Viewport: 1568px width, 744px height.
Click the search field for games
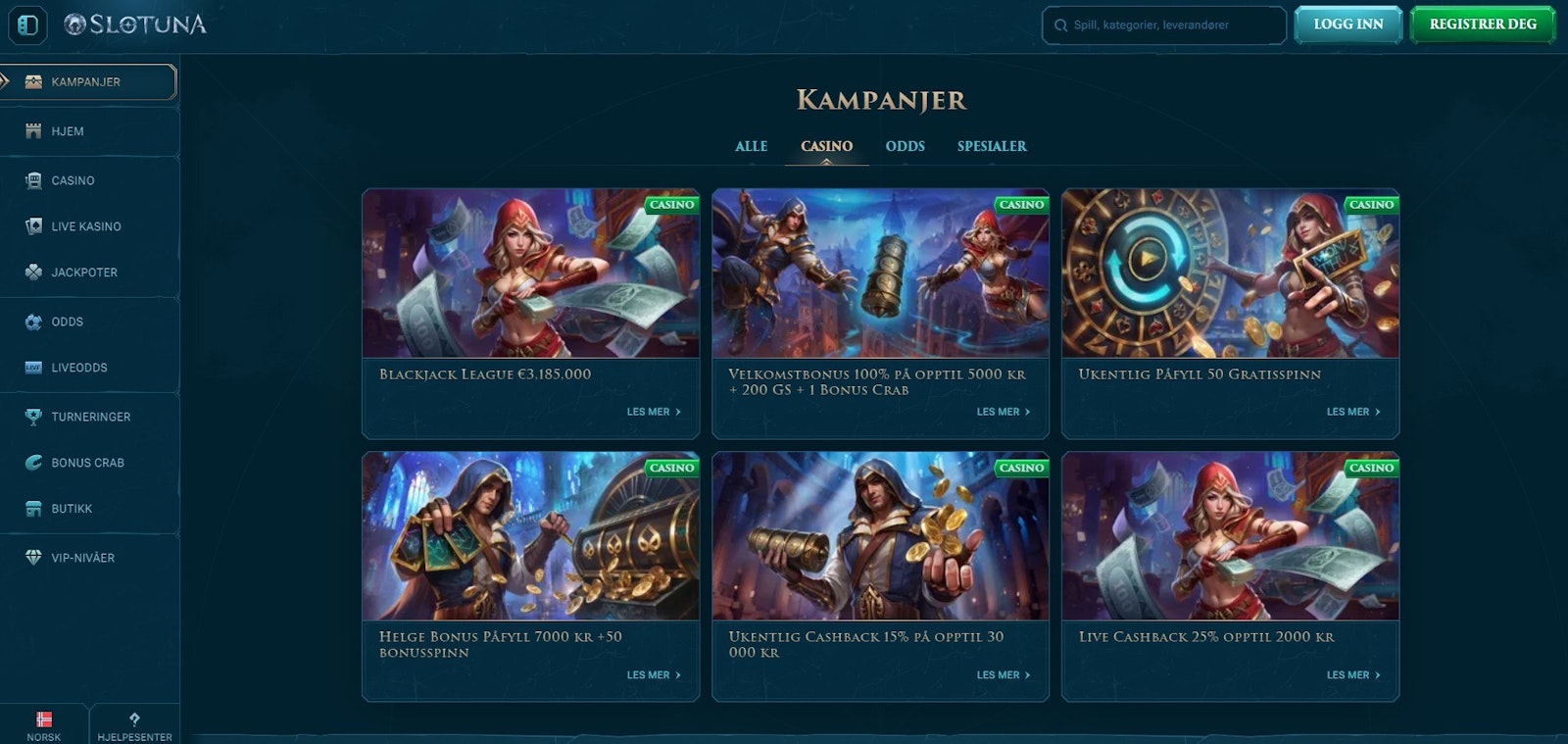[1163, 25]
